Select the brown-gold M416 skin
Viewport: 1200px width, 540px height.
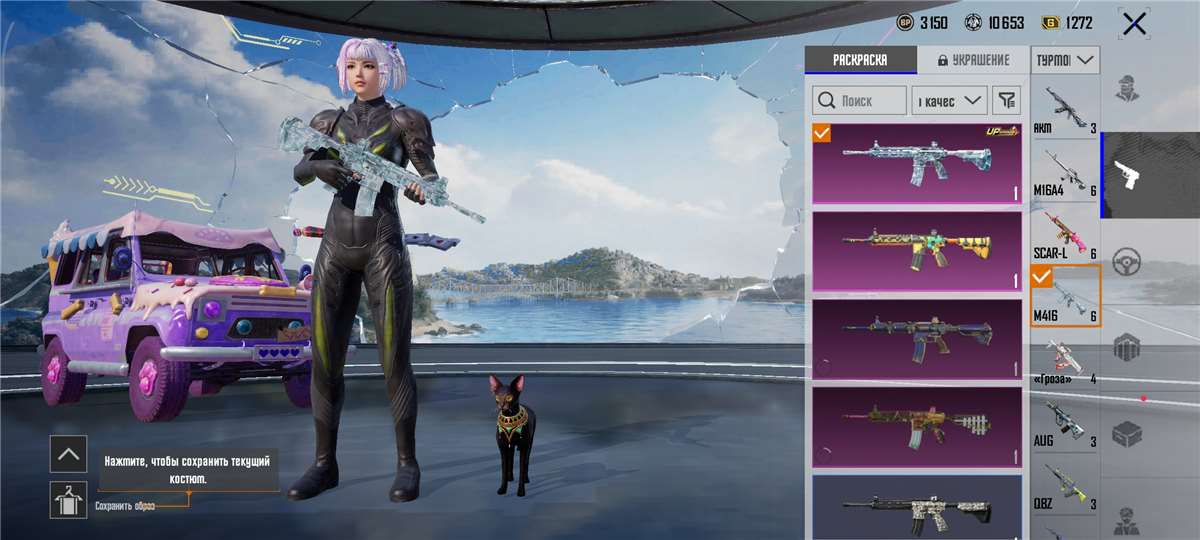pyautogui.click(x=917, y=426)
